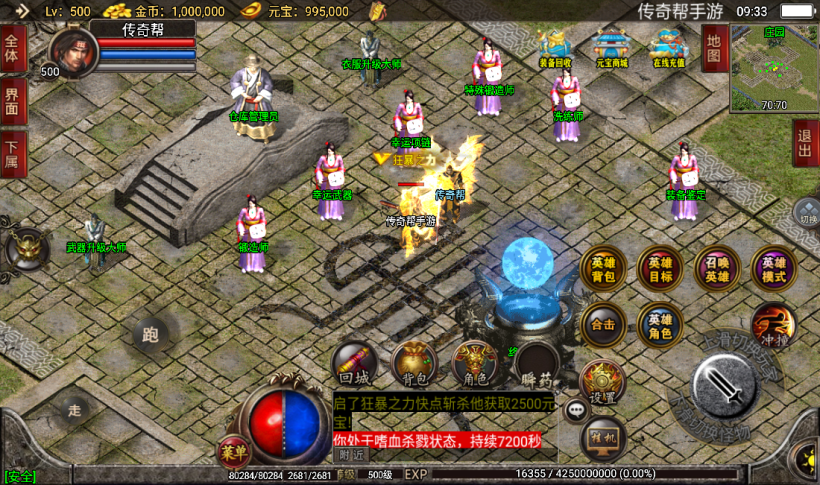Open the 在线充值 online recharge icon

[667, 47]
